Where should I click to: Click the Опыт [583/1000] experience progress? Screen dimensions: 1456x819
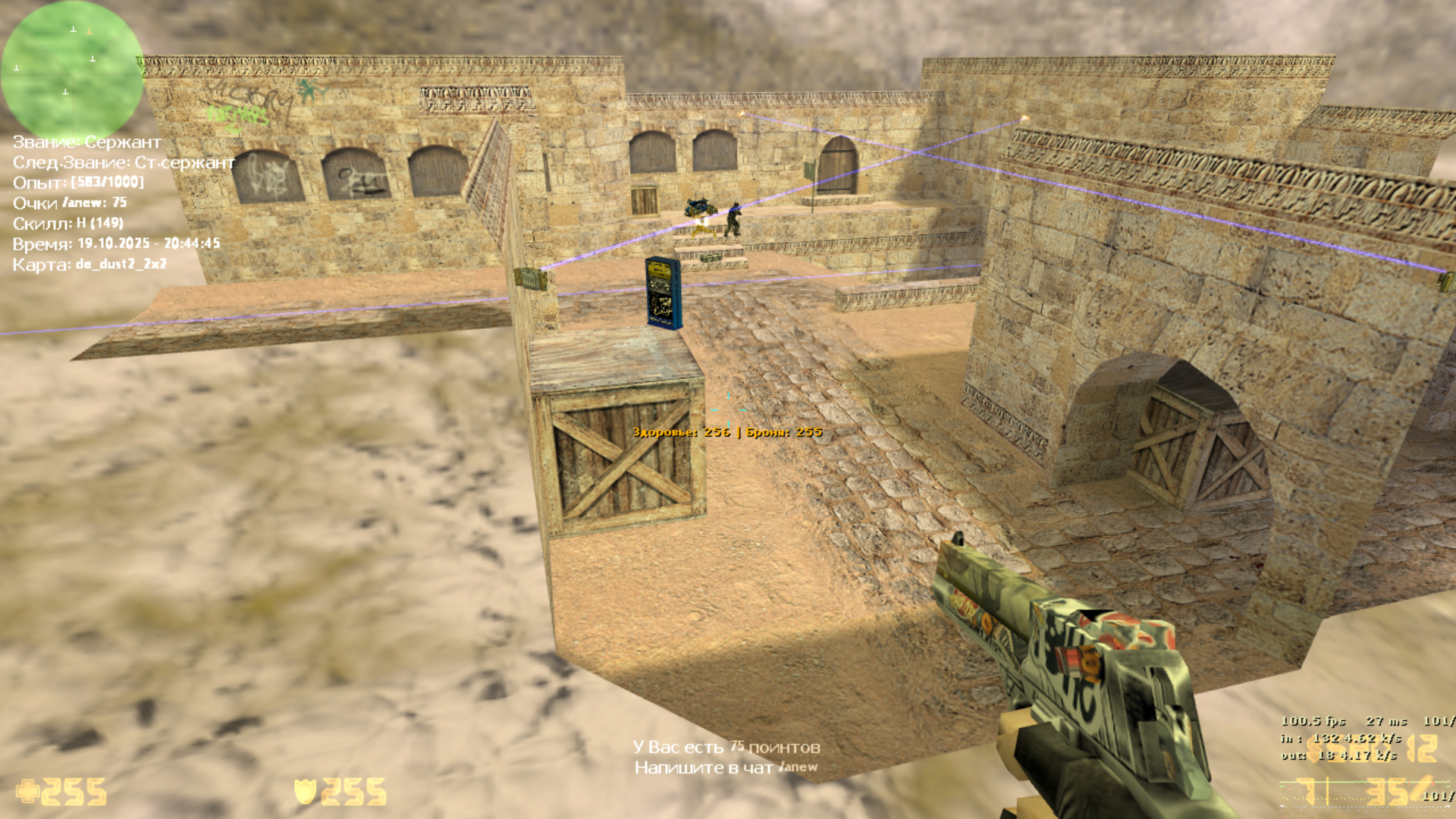(80, 182)
